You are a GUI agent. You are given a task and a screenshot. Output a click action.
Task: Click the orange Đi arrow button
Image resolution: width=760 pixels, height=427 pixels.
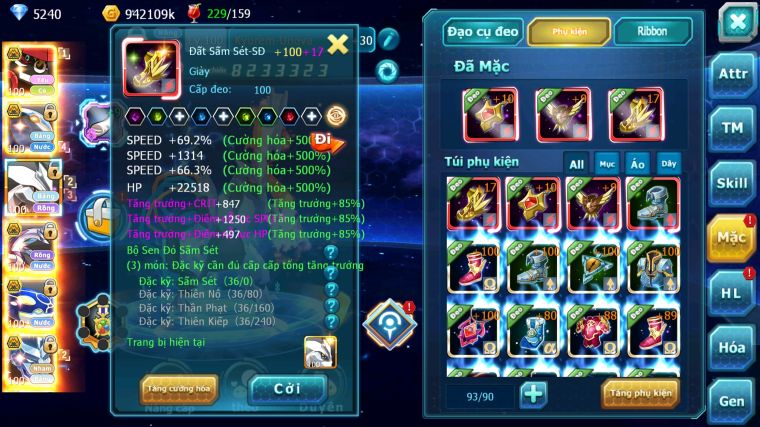326,142
